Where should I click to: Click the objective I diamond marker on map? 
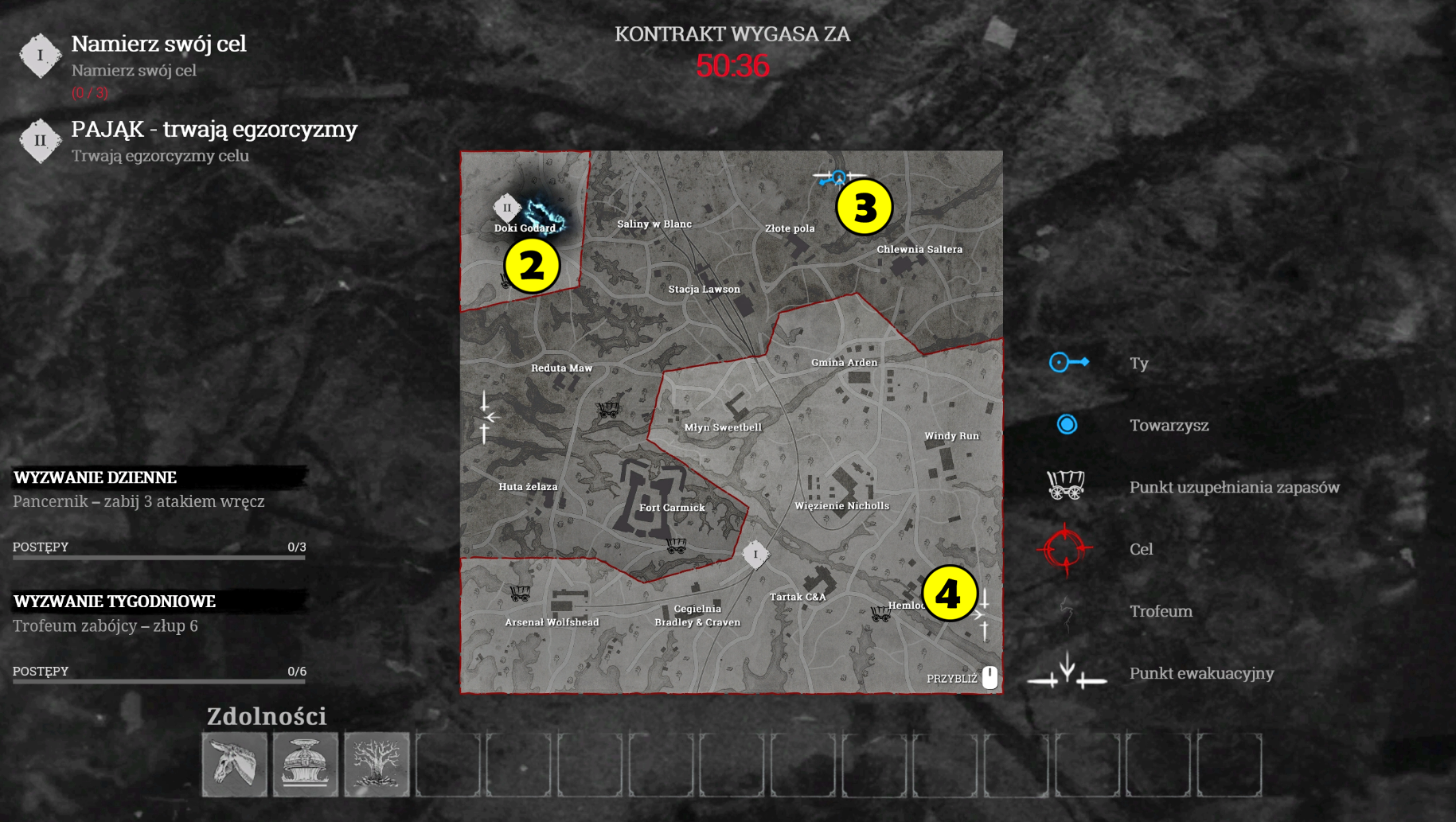tap(756, 553)
